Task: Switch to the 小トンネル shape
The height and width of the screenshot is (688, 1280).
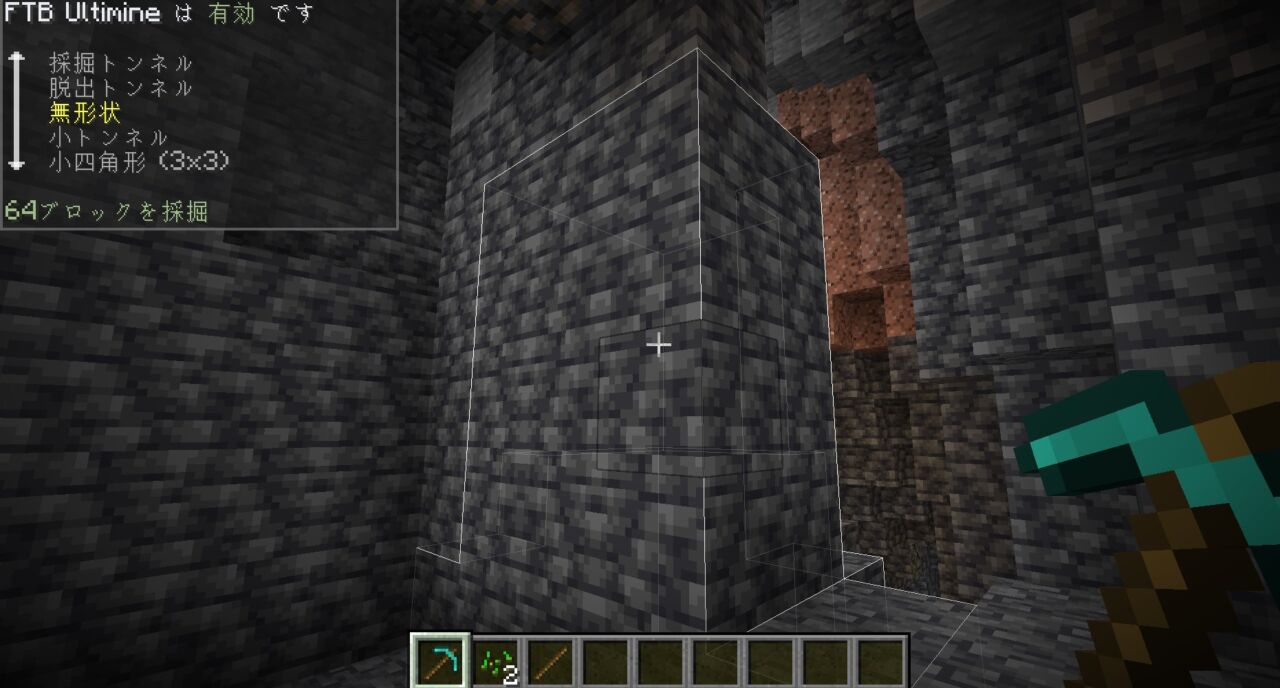Action: (x=108, y=137)
